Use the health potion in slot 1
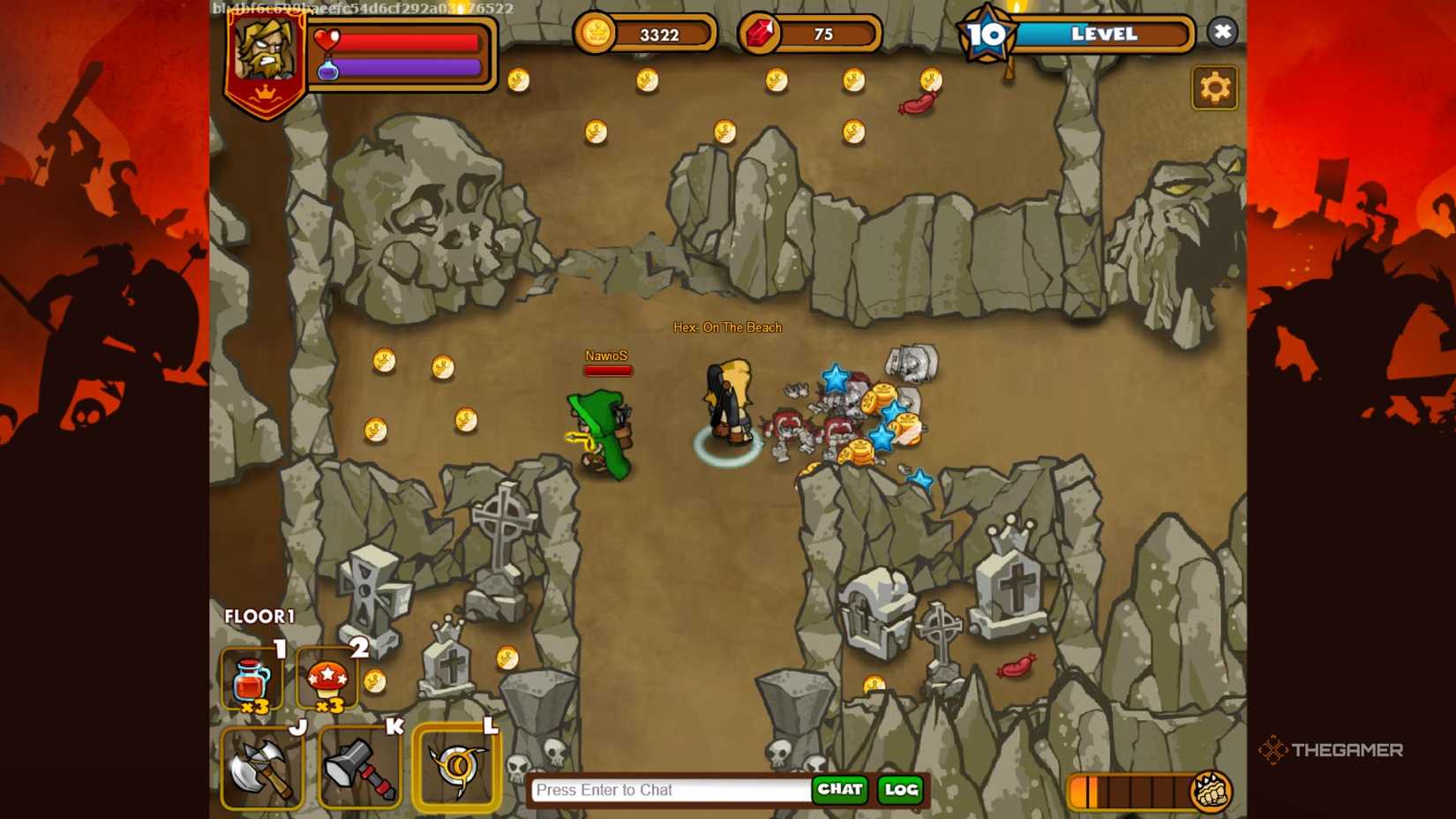Viewport: 1456px width, 819px height. 250,678
